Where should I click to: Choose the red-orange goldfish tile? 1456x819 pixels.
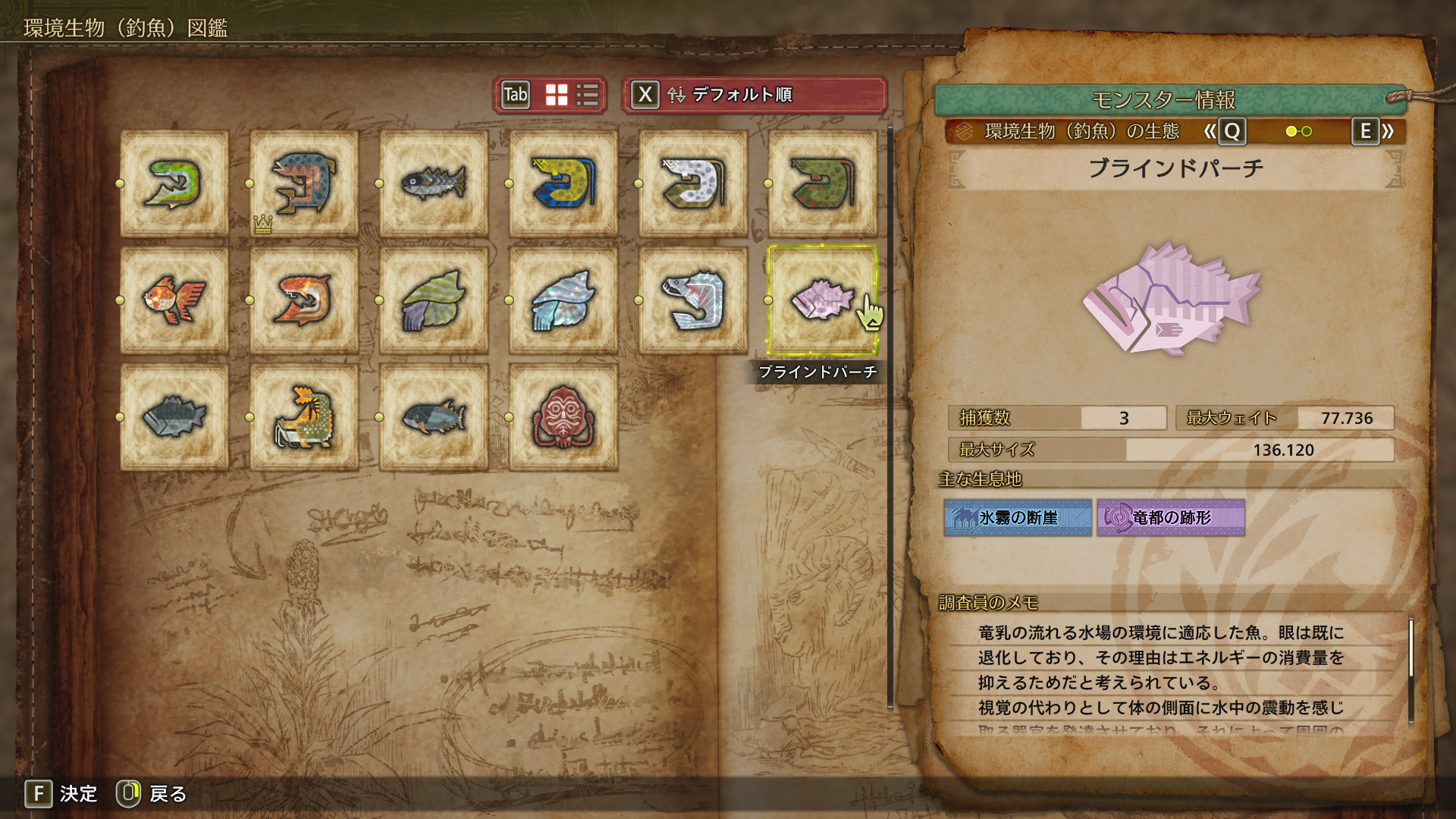point(174,300)
